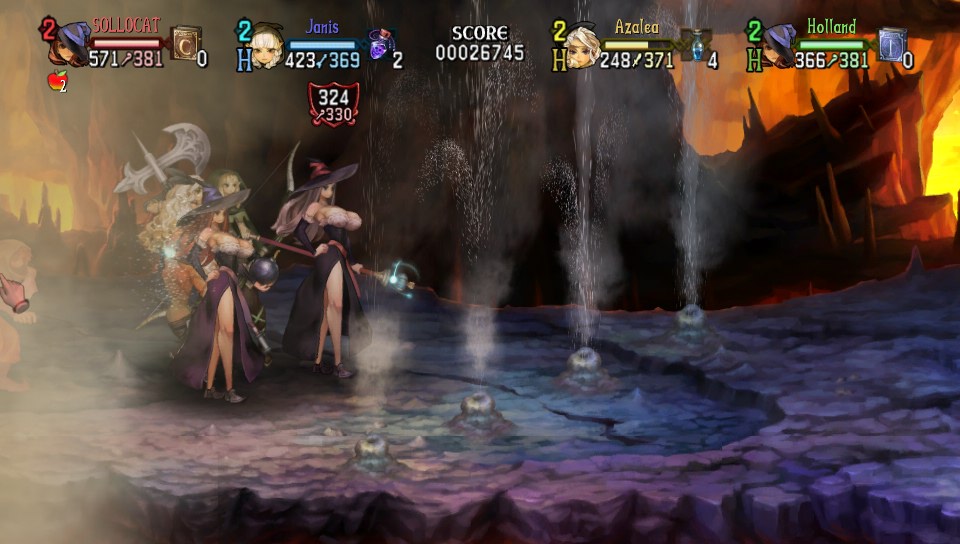Use Janis's purple potion item
Screen dimensions: 960x544
(380, 45)
